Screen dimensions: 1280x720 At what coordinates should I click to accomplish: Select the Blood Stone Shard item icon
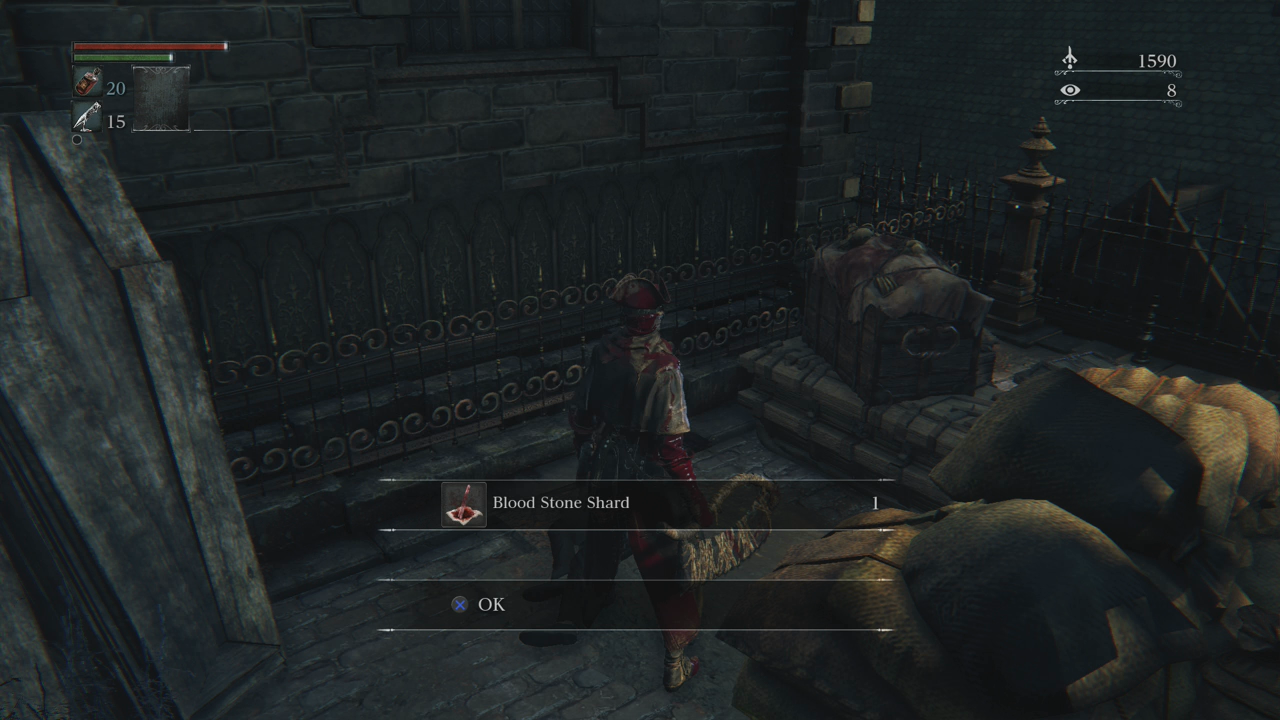463,503
